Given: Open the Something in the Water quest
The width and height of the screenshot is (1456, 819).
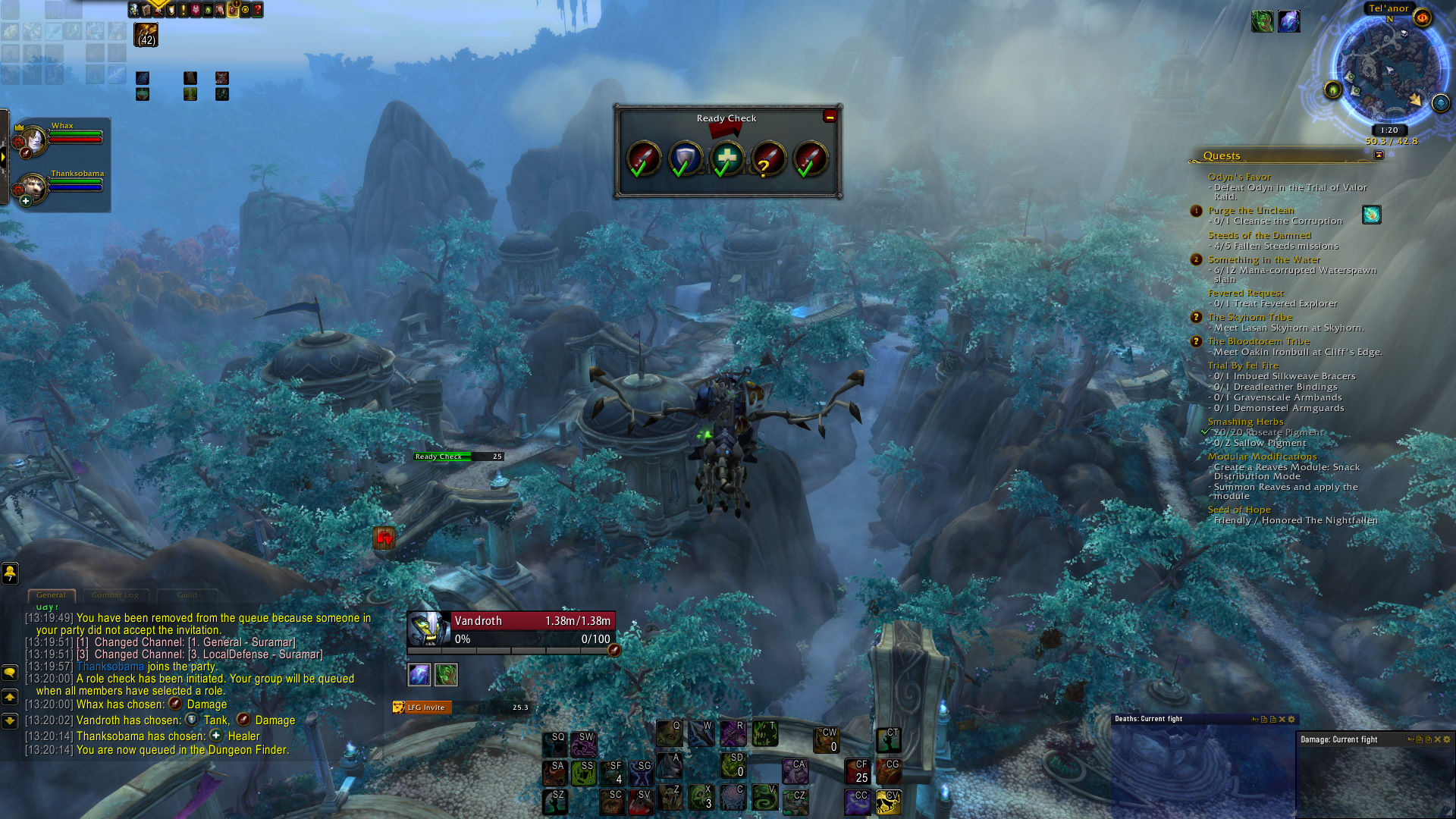Looking at the screenshot, I should tap(1263, 259).
